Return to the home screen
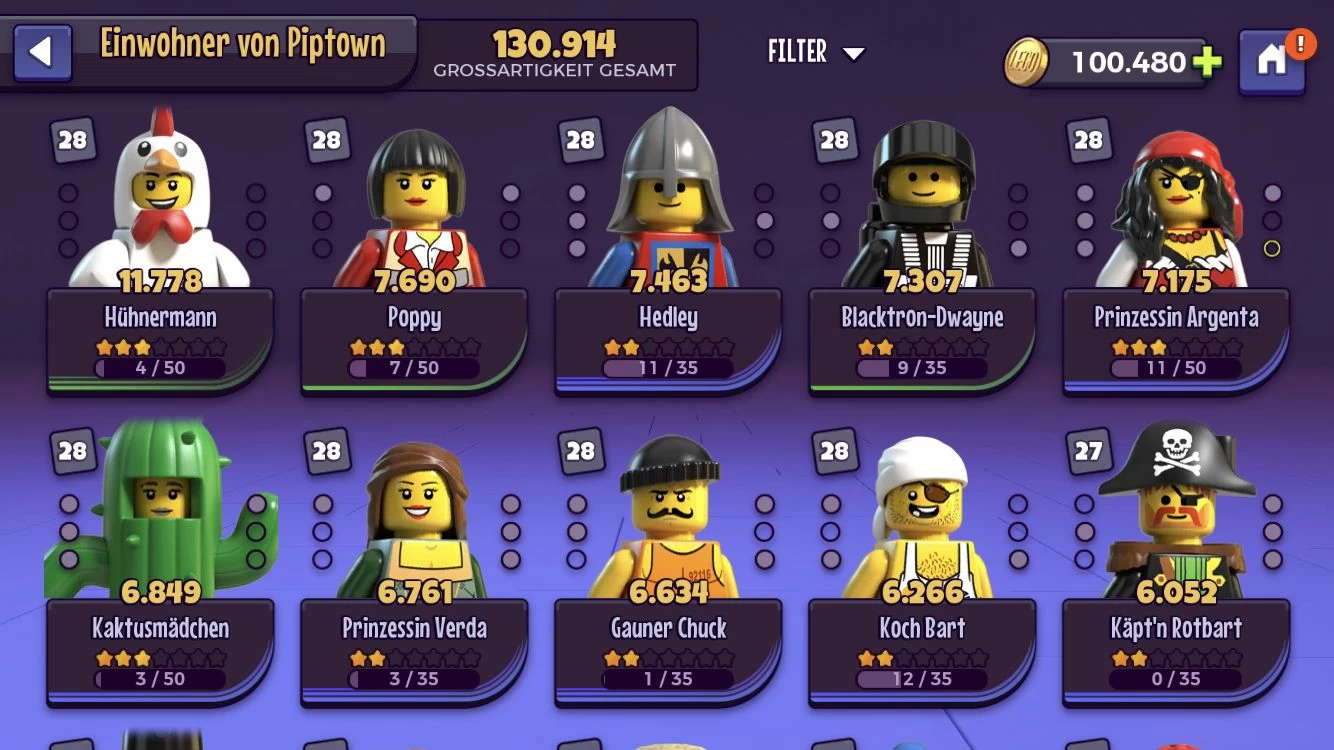This screenshot has width=1334, height=750. click(1271, 60)
